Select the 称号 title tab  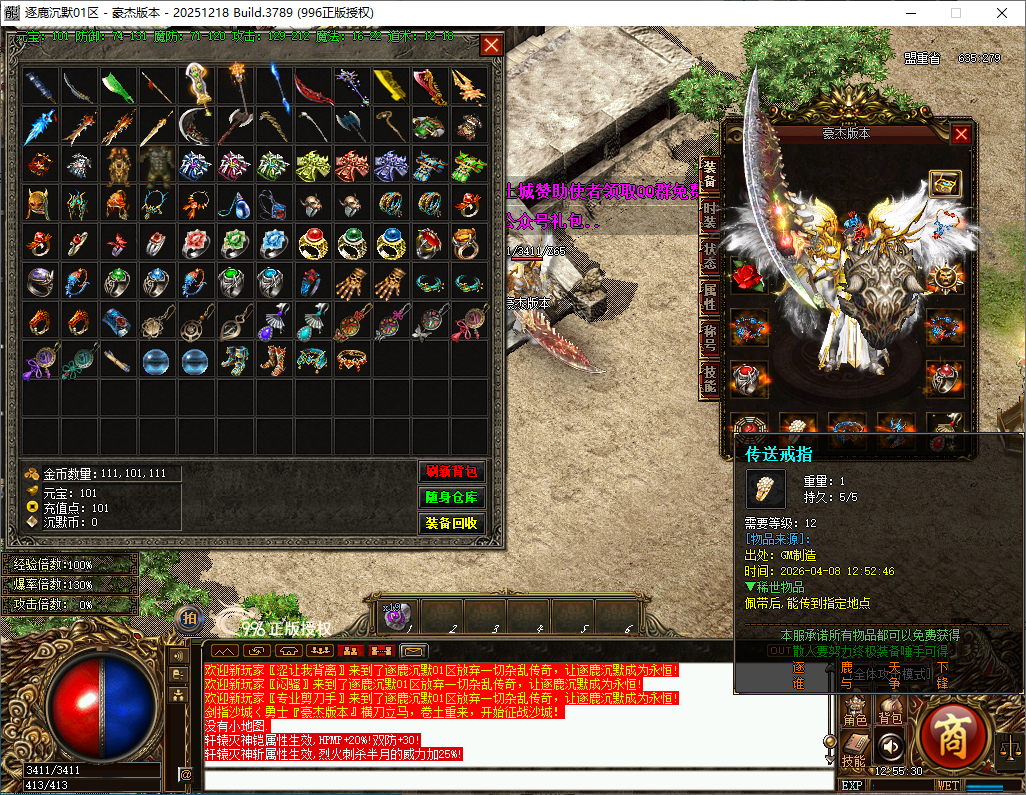[x=710, y=336]
